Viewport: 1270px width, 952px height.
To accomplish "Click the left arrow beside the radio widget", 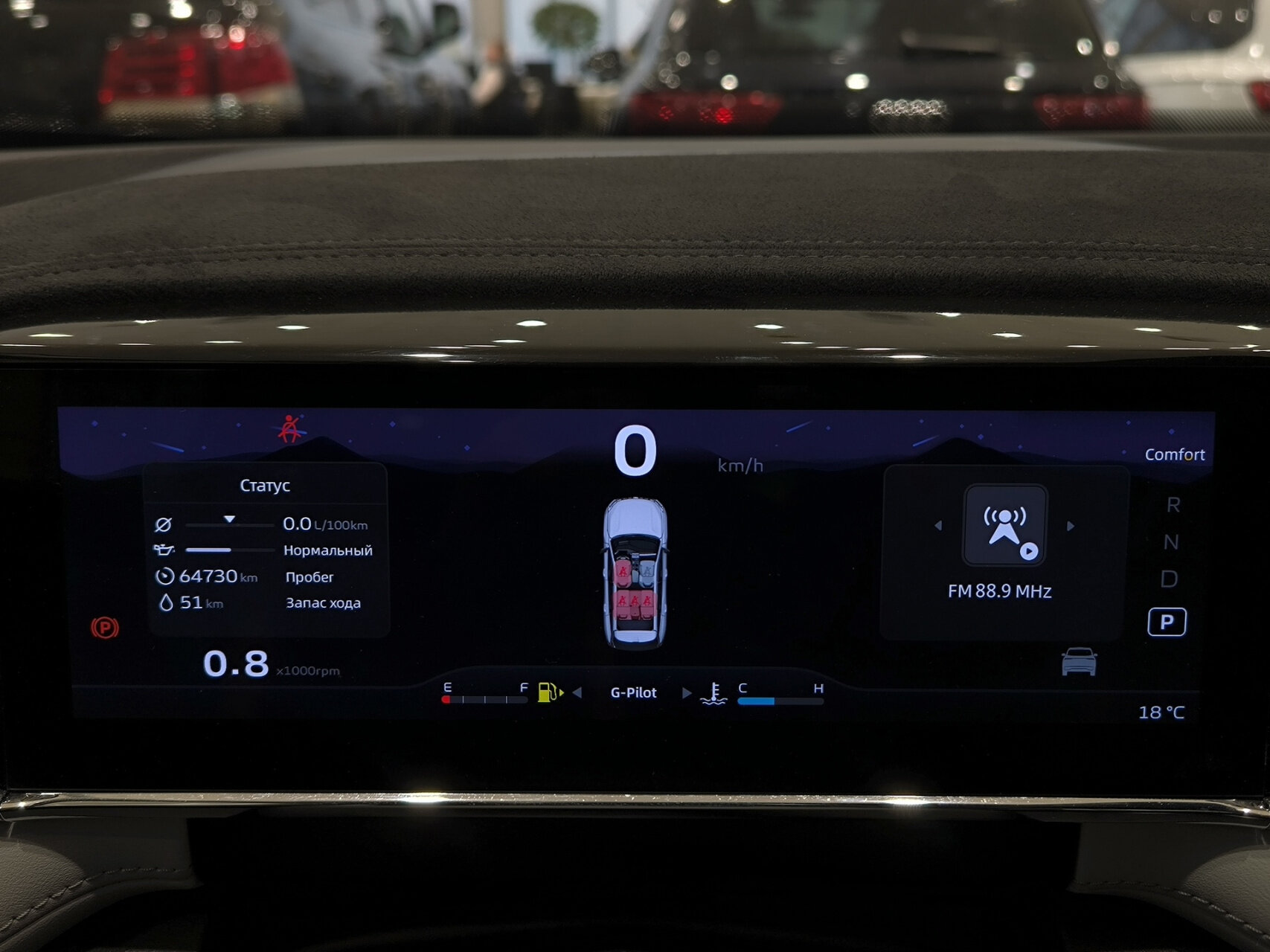I will coord(938,526).
